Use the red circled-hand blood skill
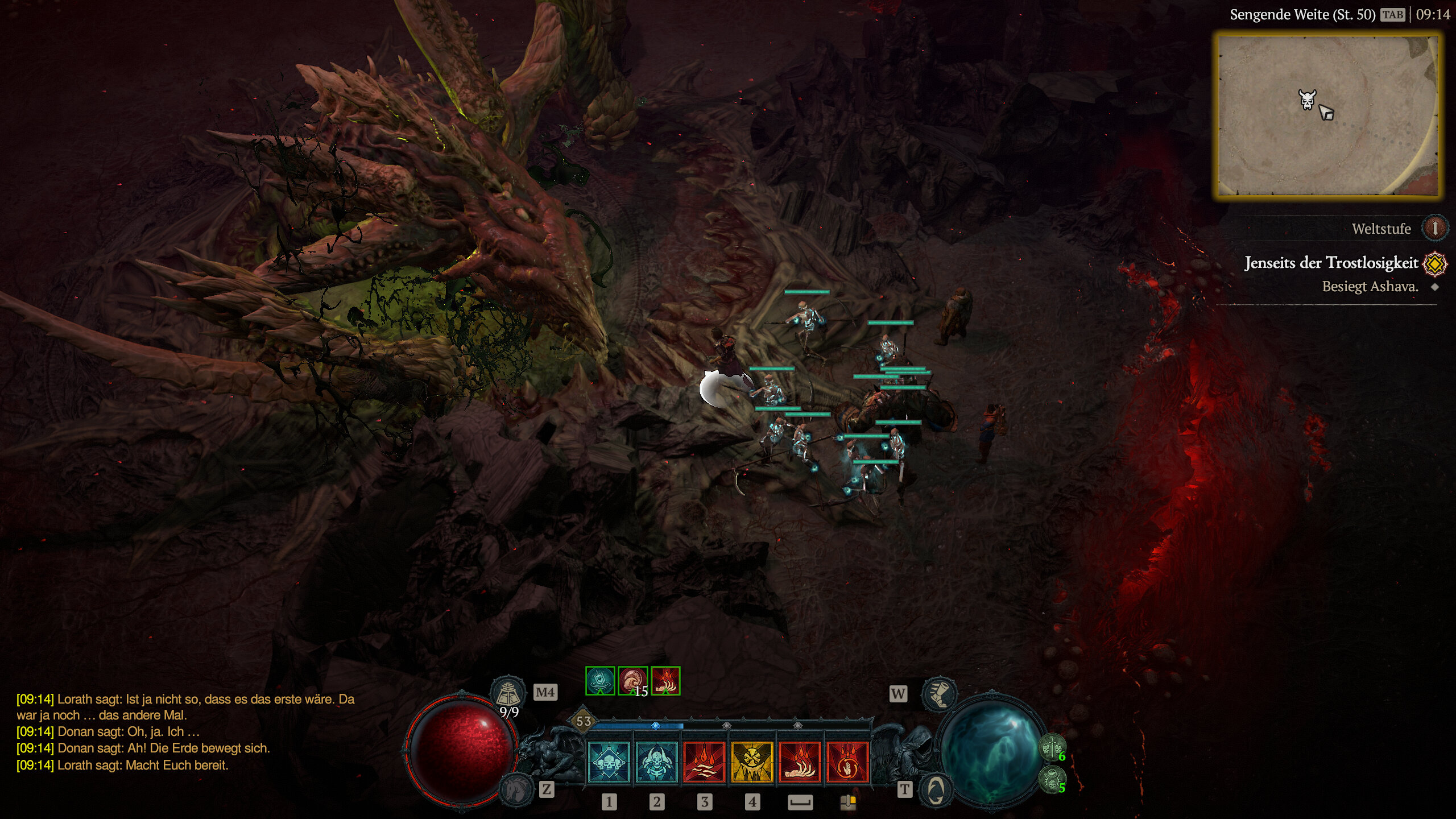Screen dimensions: 1456x819 point(847,762)
